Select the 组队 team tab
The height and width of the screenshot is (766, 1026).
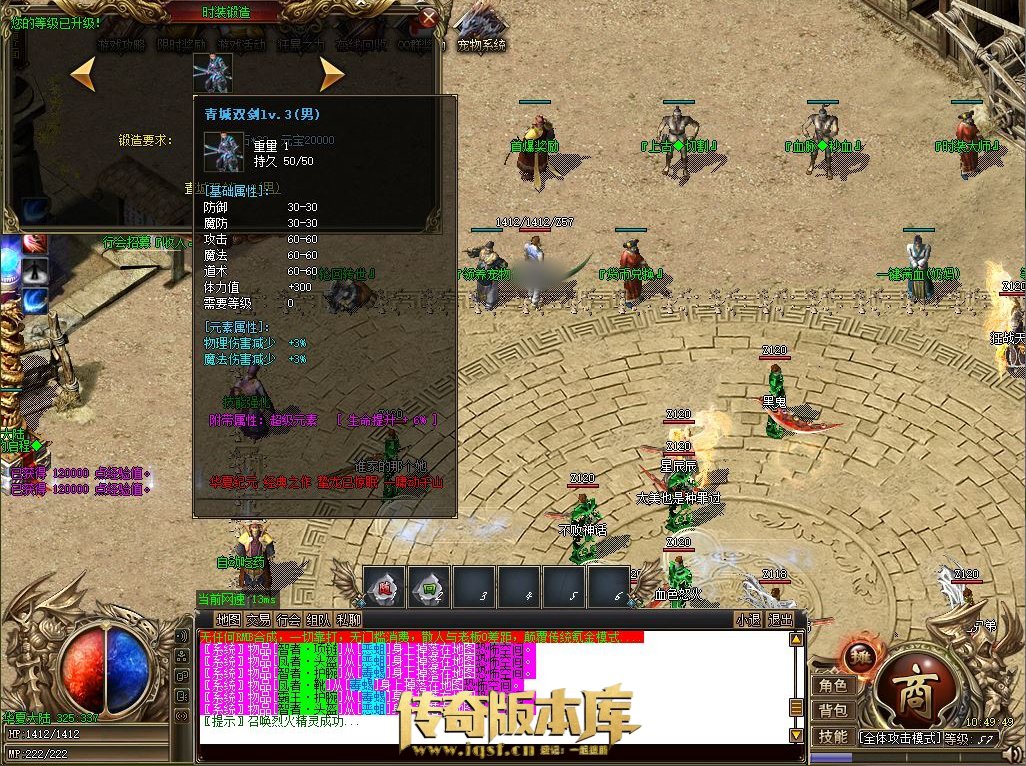click(319, 619)
